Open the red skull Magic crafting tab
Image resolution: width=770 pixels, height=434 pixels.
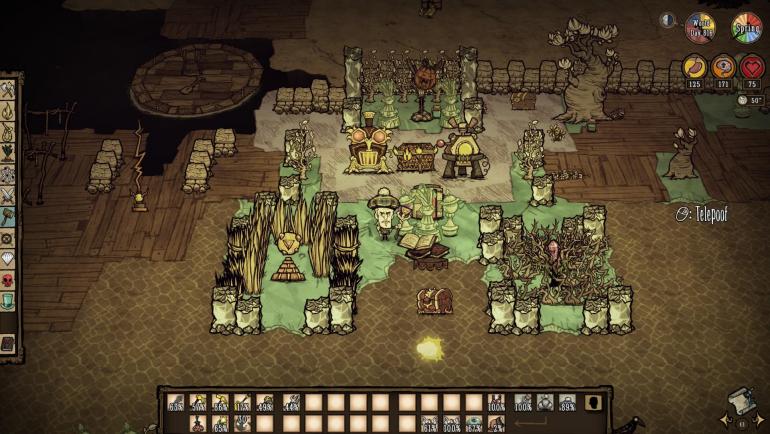(9, 279)
